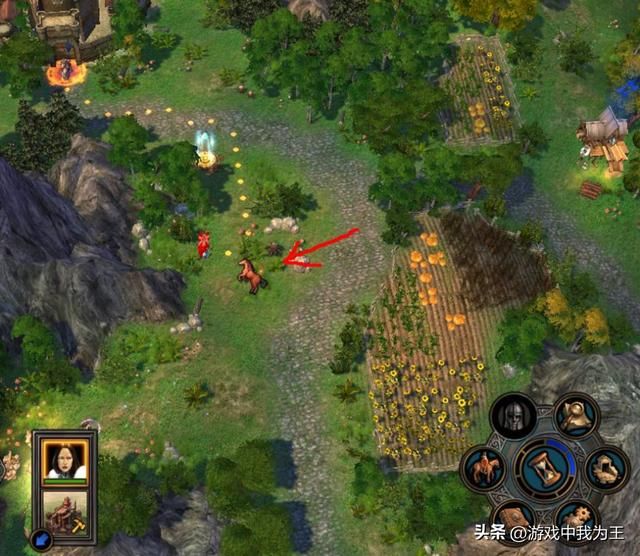The width and height of the screenshot is (640, 556).
Task: Click the blue arrow collapse button
Action: tap(40, 540)
